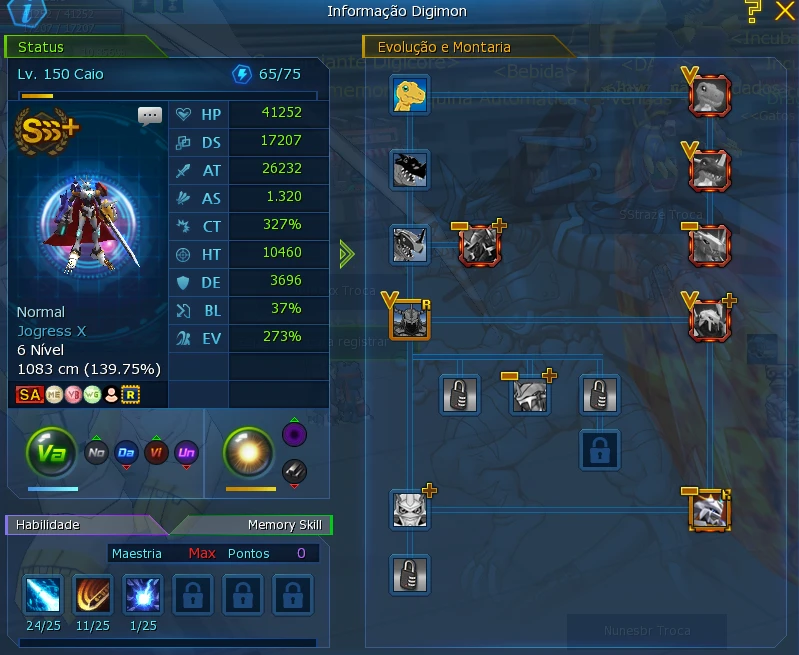Select the purple Un attribute icon
This screenshot has width=799, height=655.
tap(187, 453)
